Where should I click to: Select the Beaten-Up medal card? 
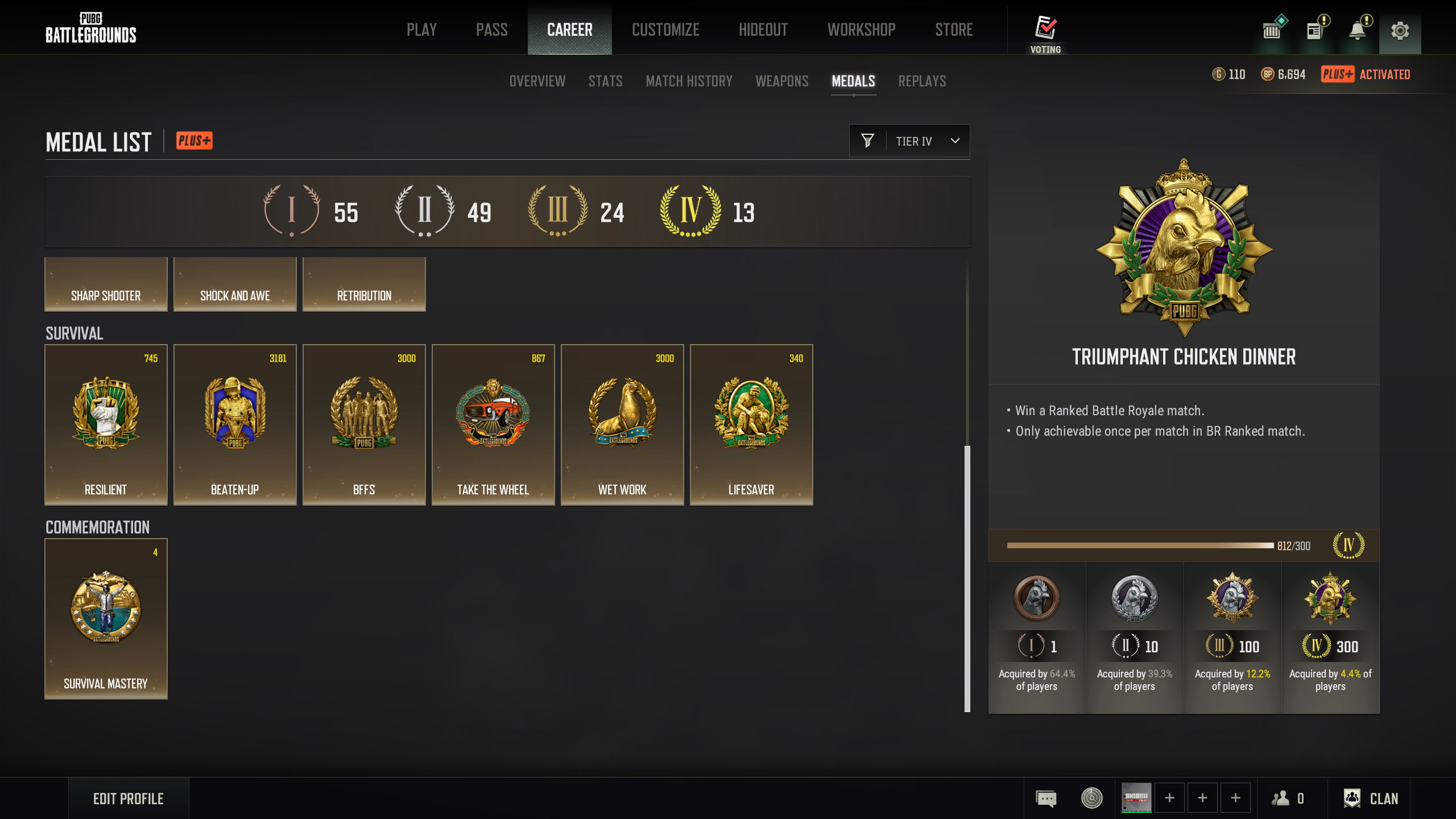(x=235, y=424)
